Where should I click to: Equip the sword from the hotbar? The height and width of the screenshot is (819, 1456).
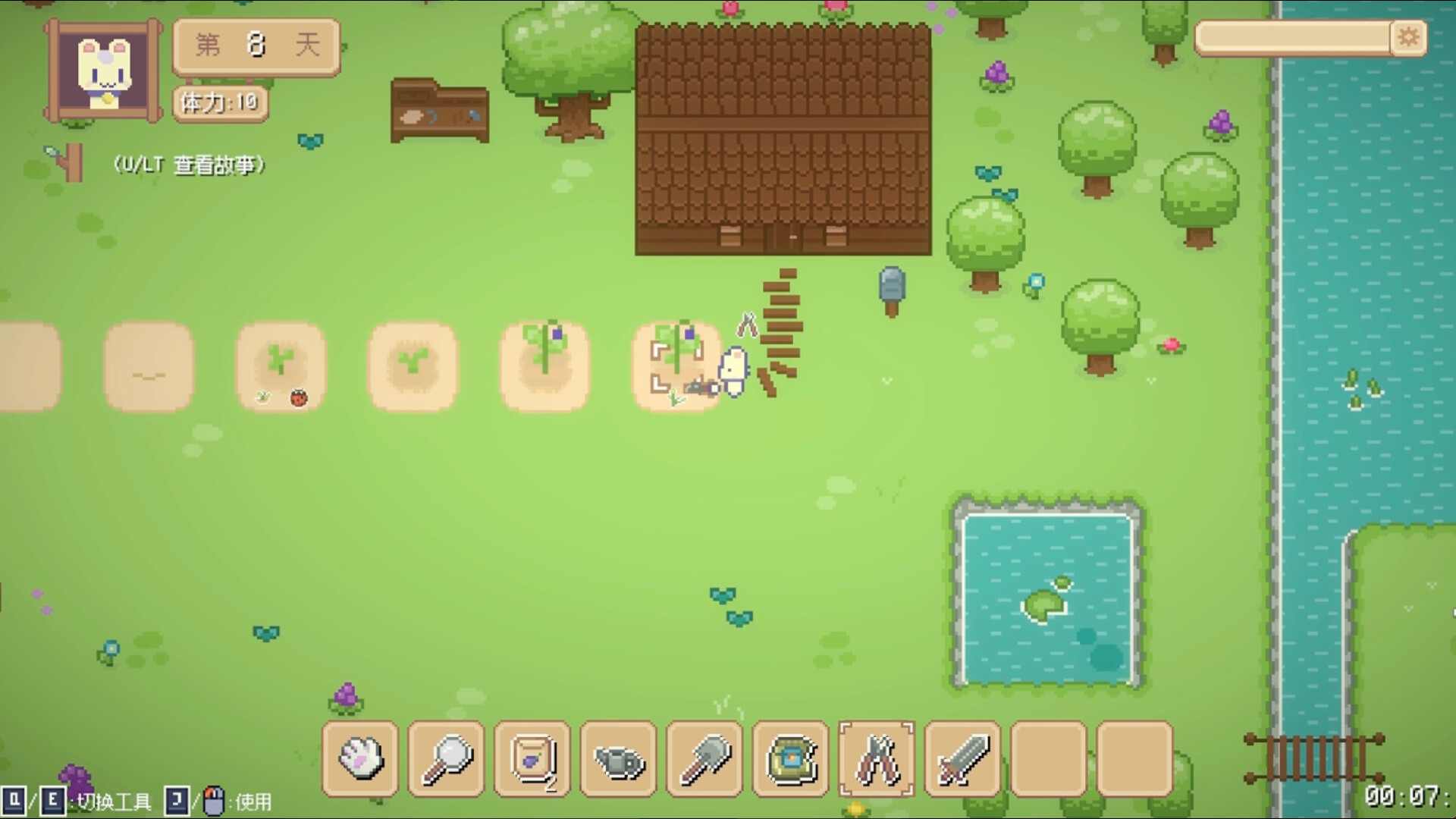click(962, 758)
